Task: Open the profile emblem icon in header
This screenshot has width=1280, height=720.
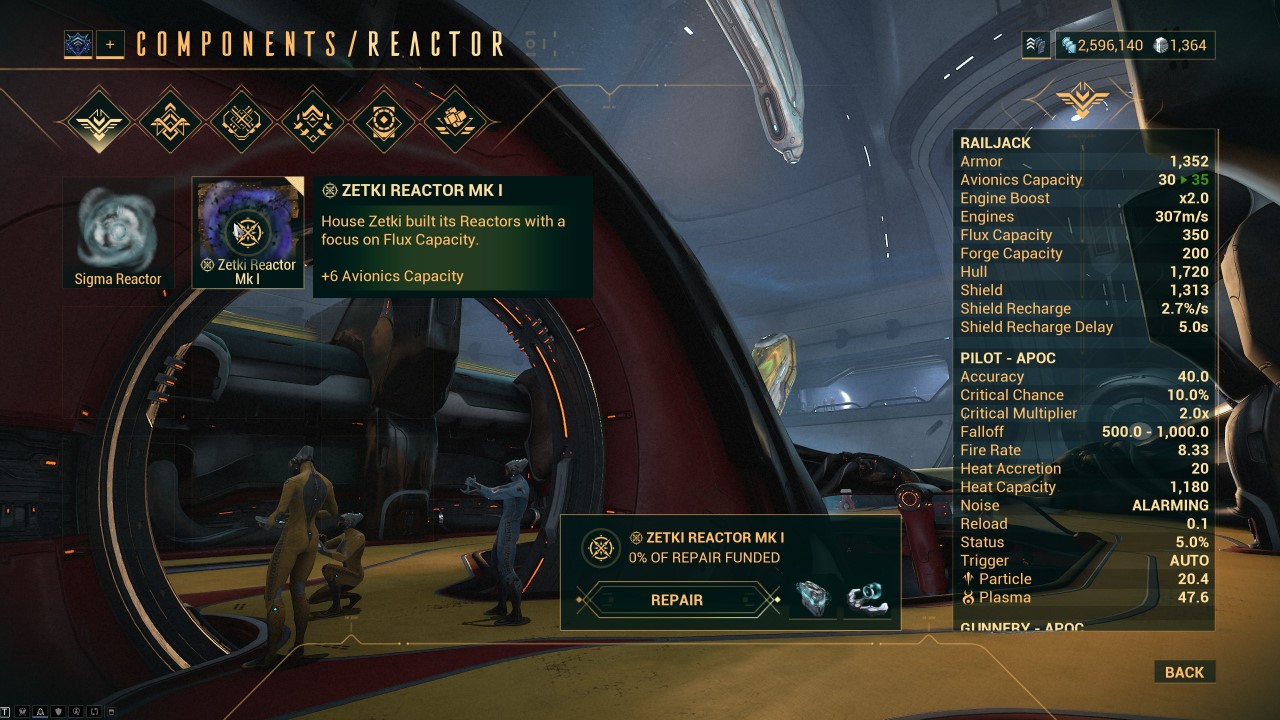Action: click(x=78, y=44)
